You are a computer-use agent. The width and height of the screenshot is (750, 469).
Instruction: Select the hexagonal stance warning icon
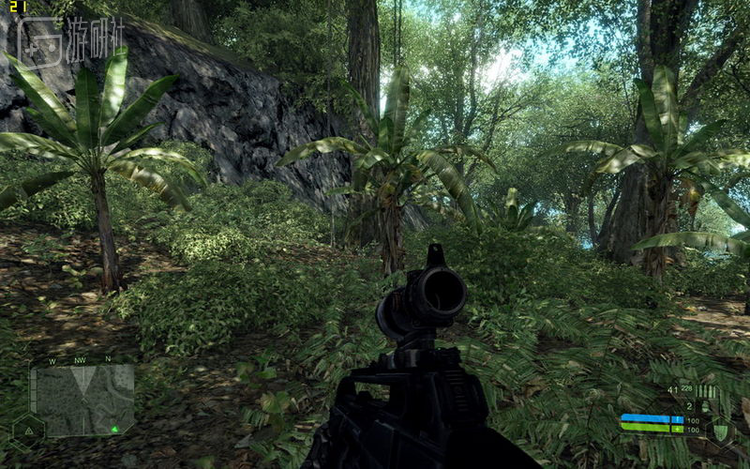pos(27,429)
